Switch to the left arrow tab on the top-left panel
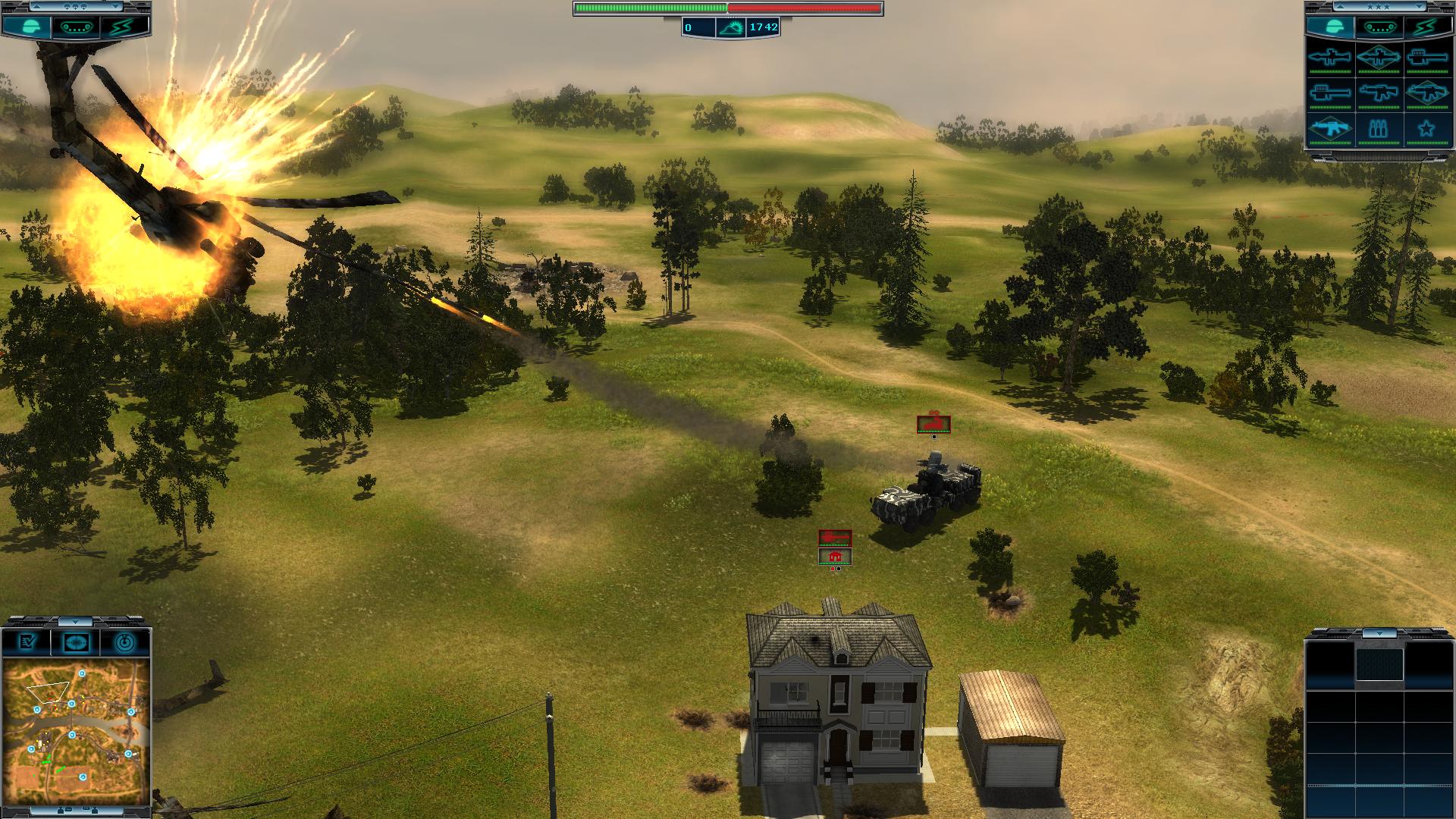1456x819 pixels. (x=36, y=6)
